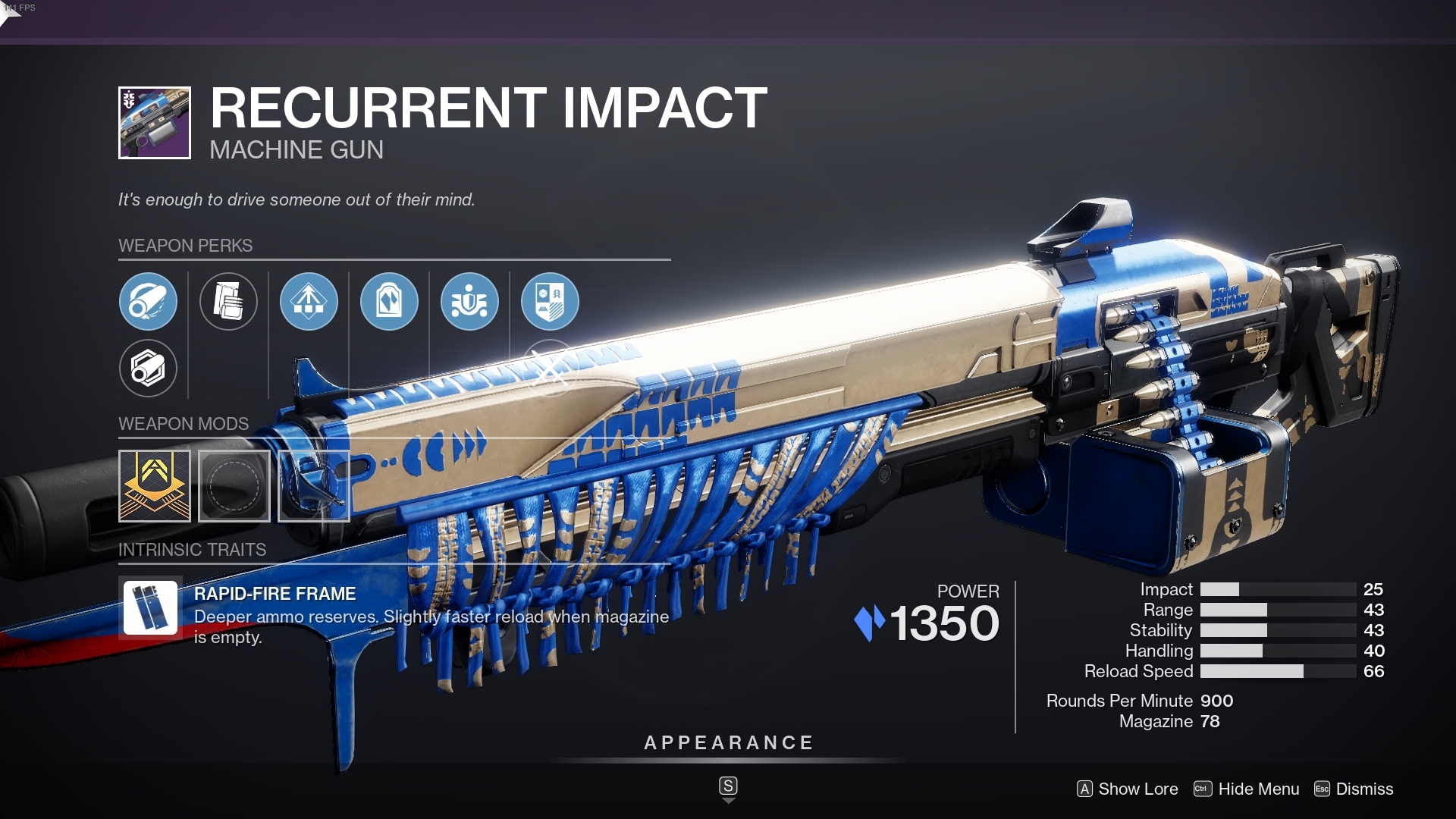
Task: Toggle the fifth weapon perk selection
Action: (469, 301)
